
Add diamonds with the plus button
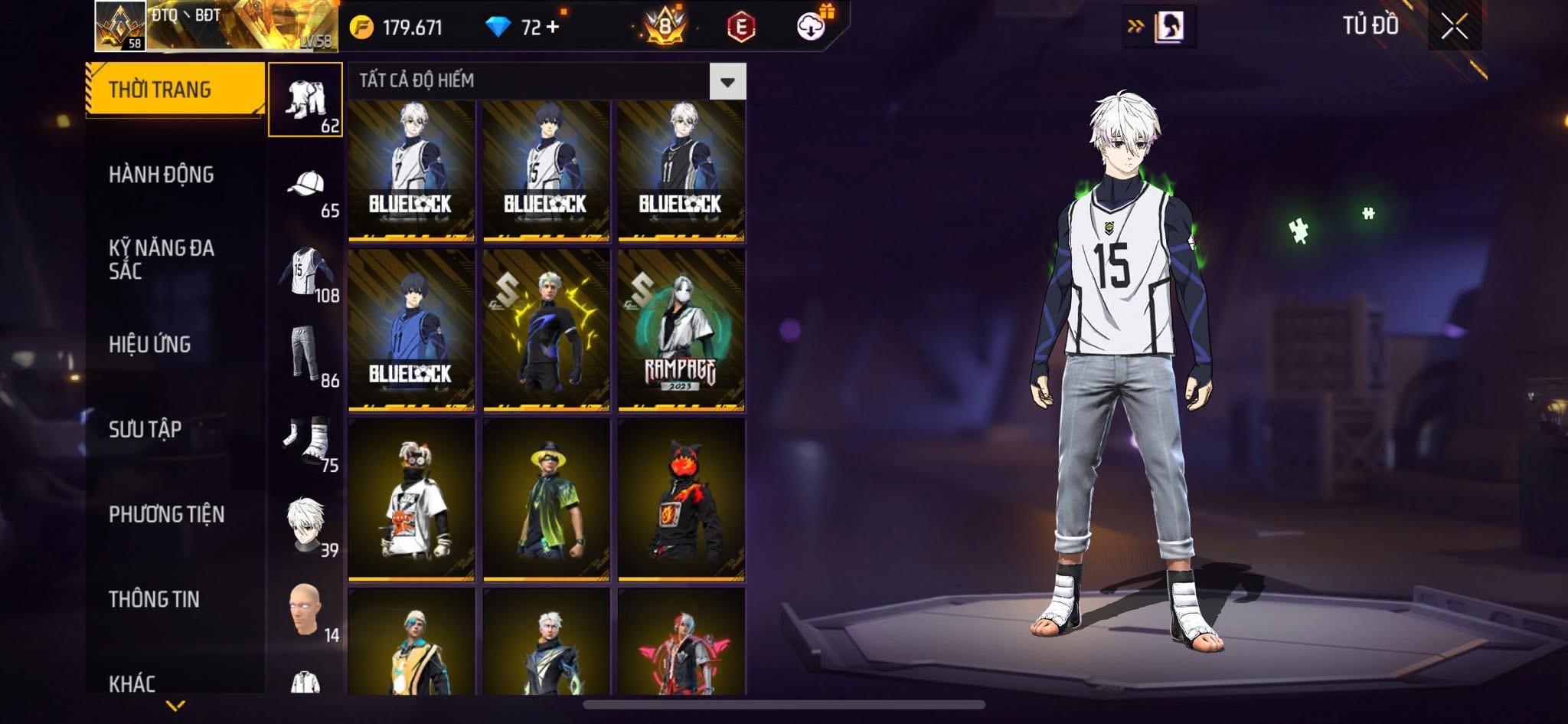click(552, 27)
